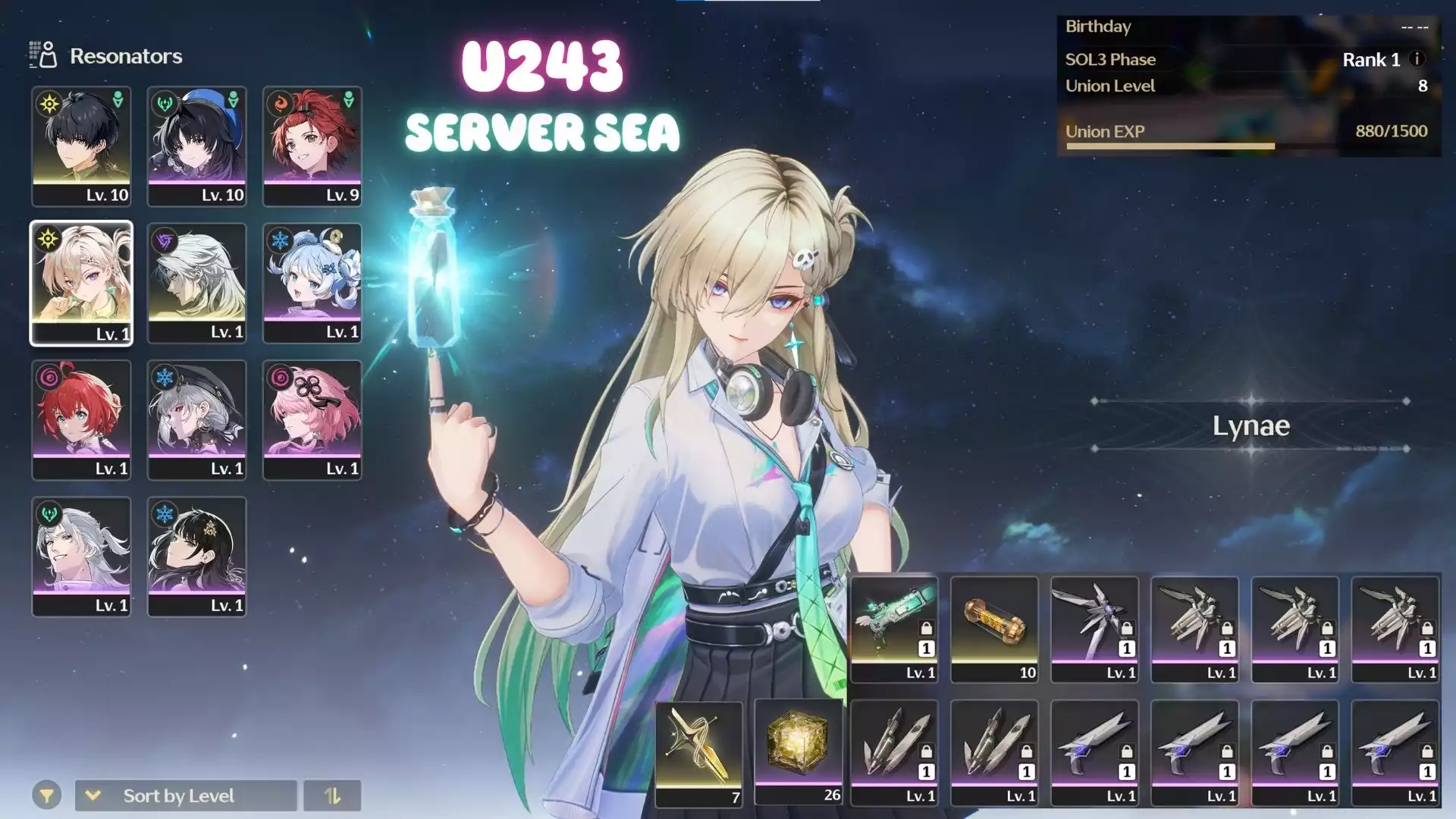Pick the white-haired resonator shown in profile
1456x819 pixels.
tap(196, 283)
